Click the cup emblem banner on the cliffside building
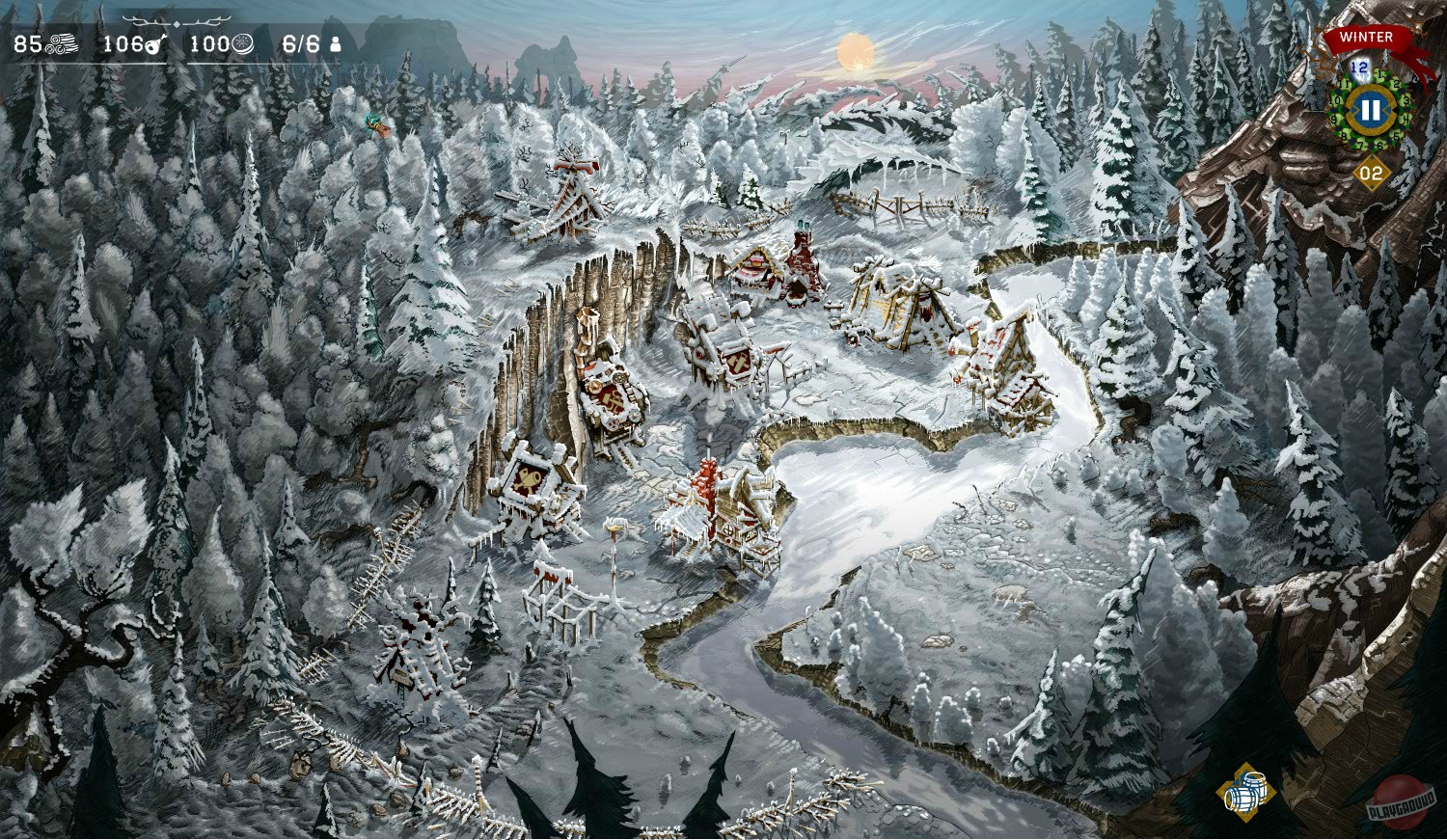 click(529, 479)
